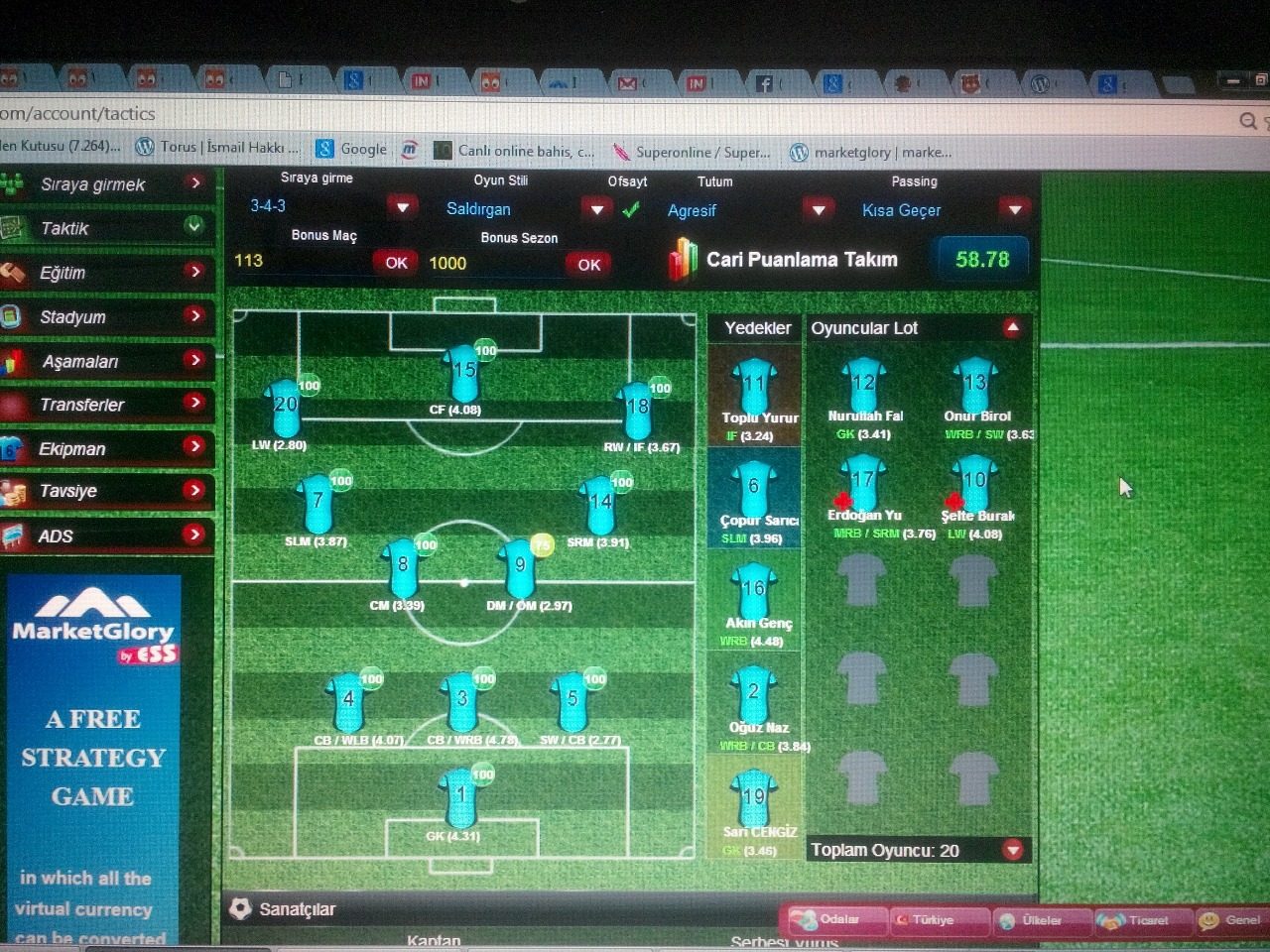Toggle the Ofsayt checkmark
1270x952 pixels.
point(631,210)
